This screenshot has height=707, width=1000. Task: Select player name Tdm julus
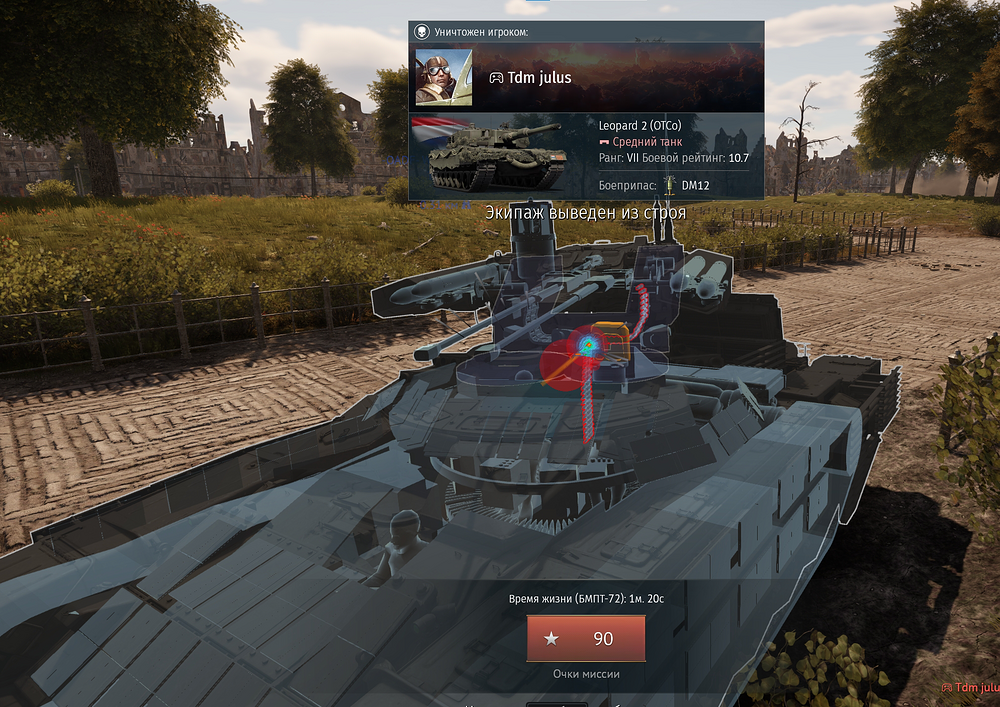(538, 78)
